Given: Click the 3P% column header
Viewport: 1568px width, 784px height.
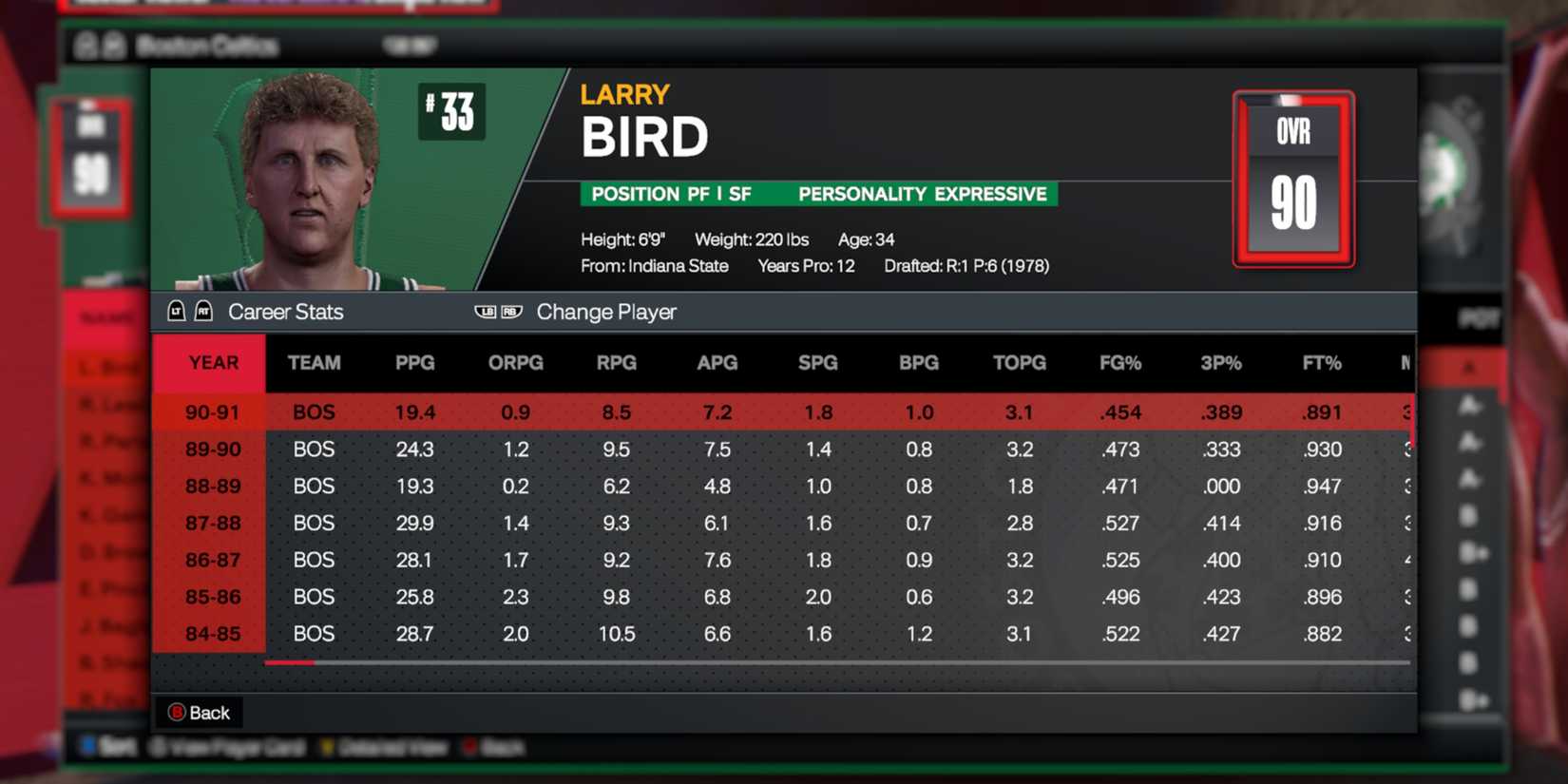Looking at the screenshot, I should pos(1221,362).
